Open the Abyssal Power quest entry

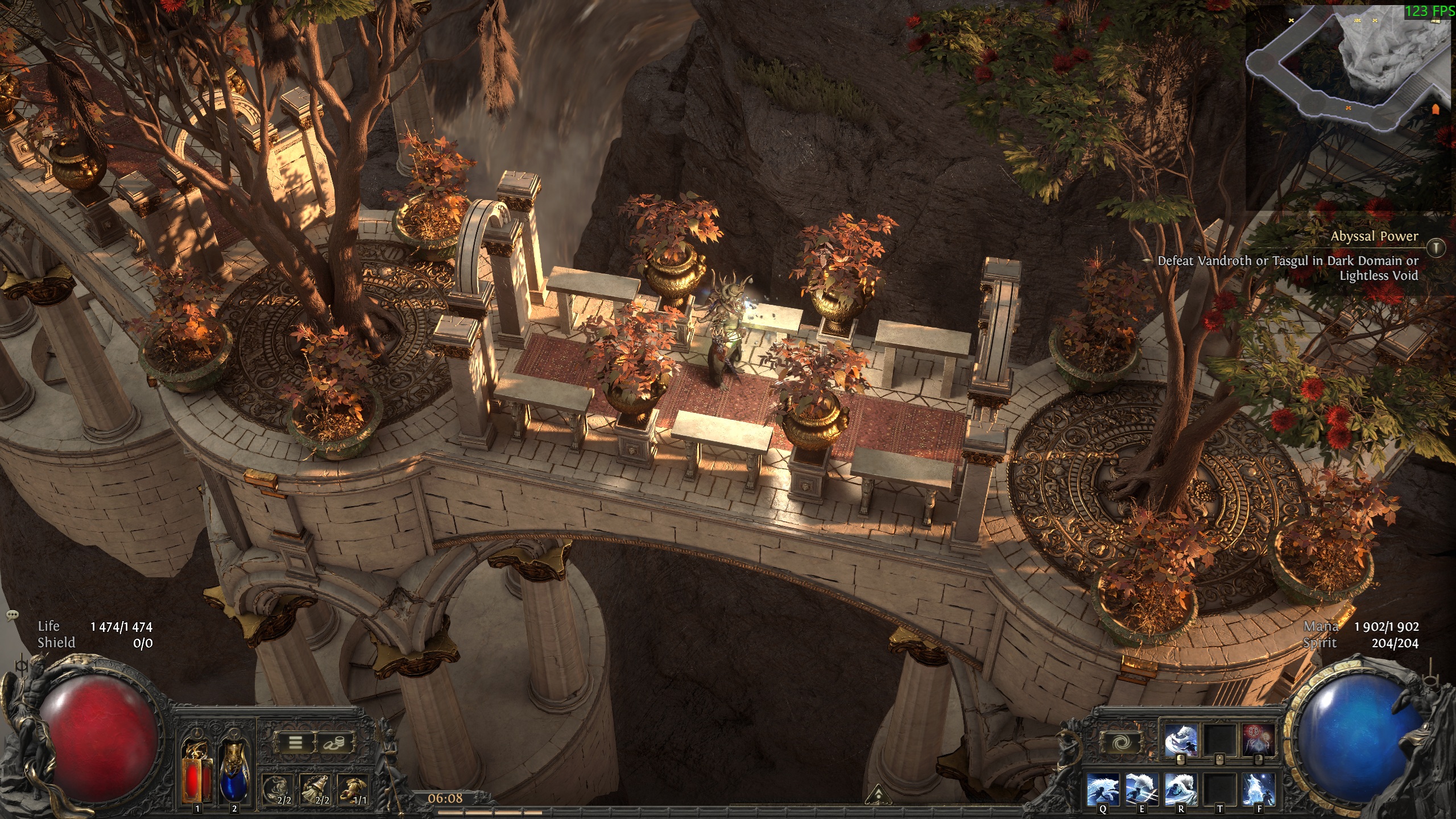tap(1374, 236)
